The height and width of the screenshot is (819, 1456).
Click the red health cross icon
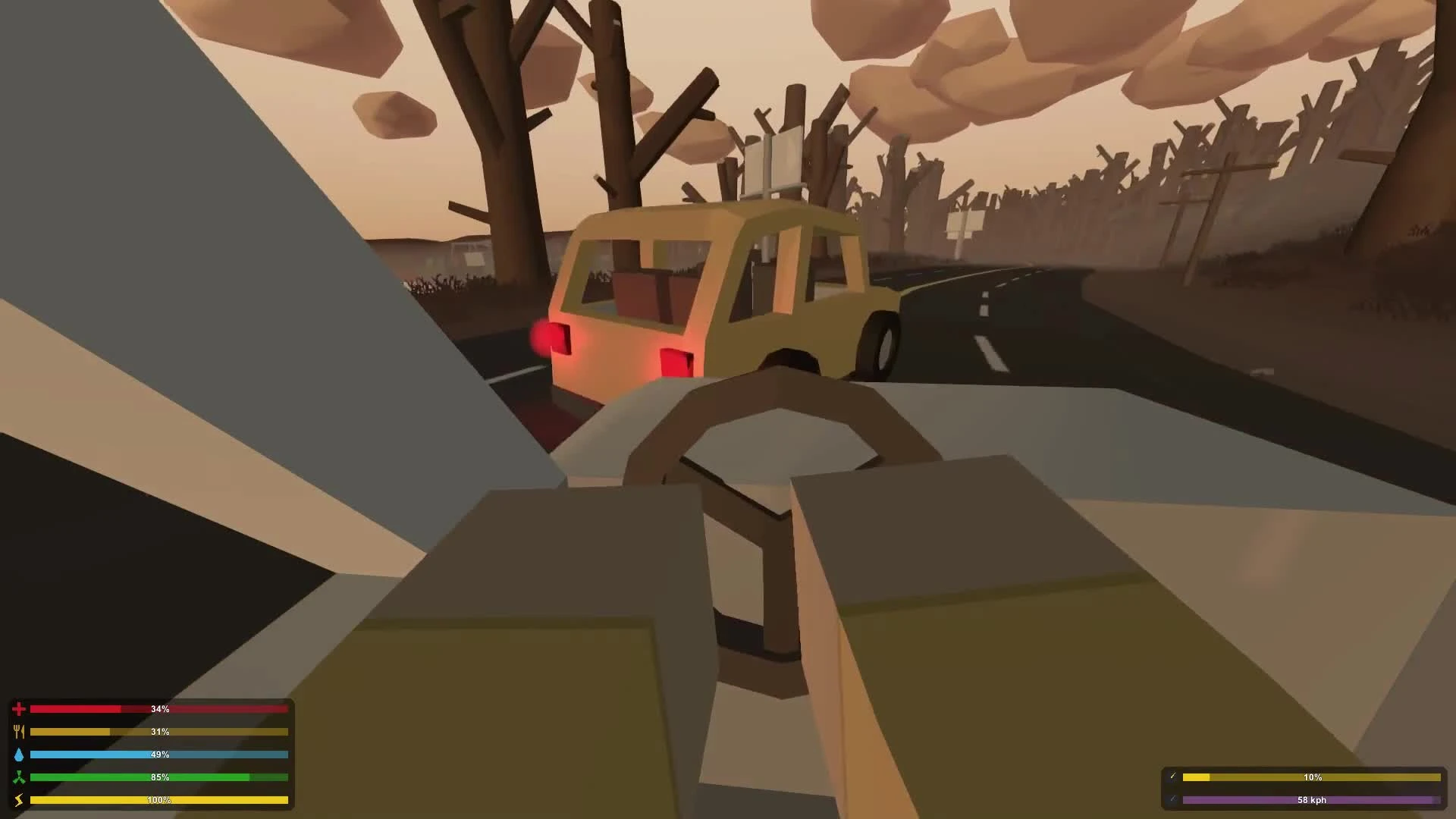(19, 708)
